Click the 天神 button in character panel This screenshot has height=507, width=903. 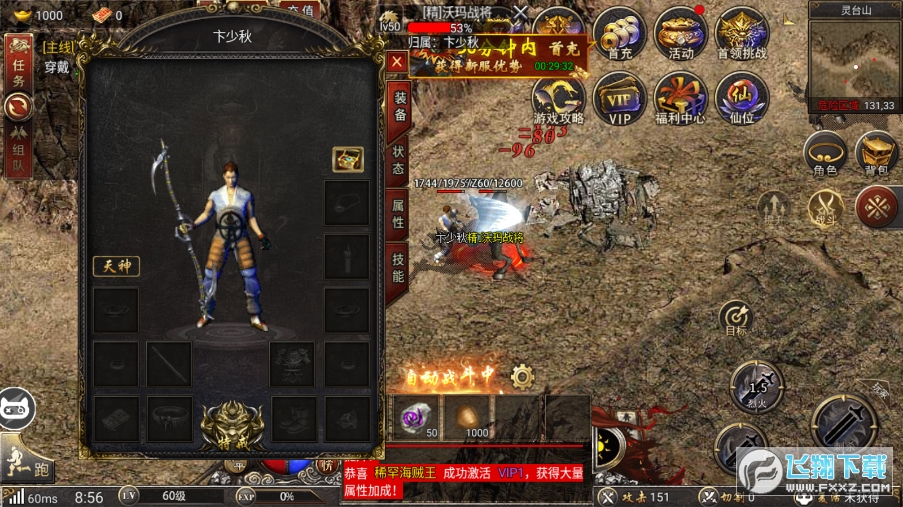tap(116, 266)
